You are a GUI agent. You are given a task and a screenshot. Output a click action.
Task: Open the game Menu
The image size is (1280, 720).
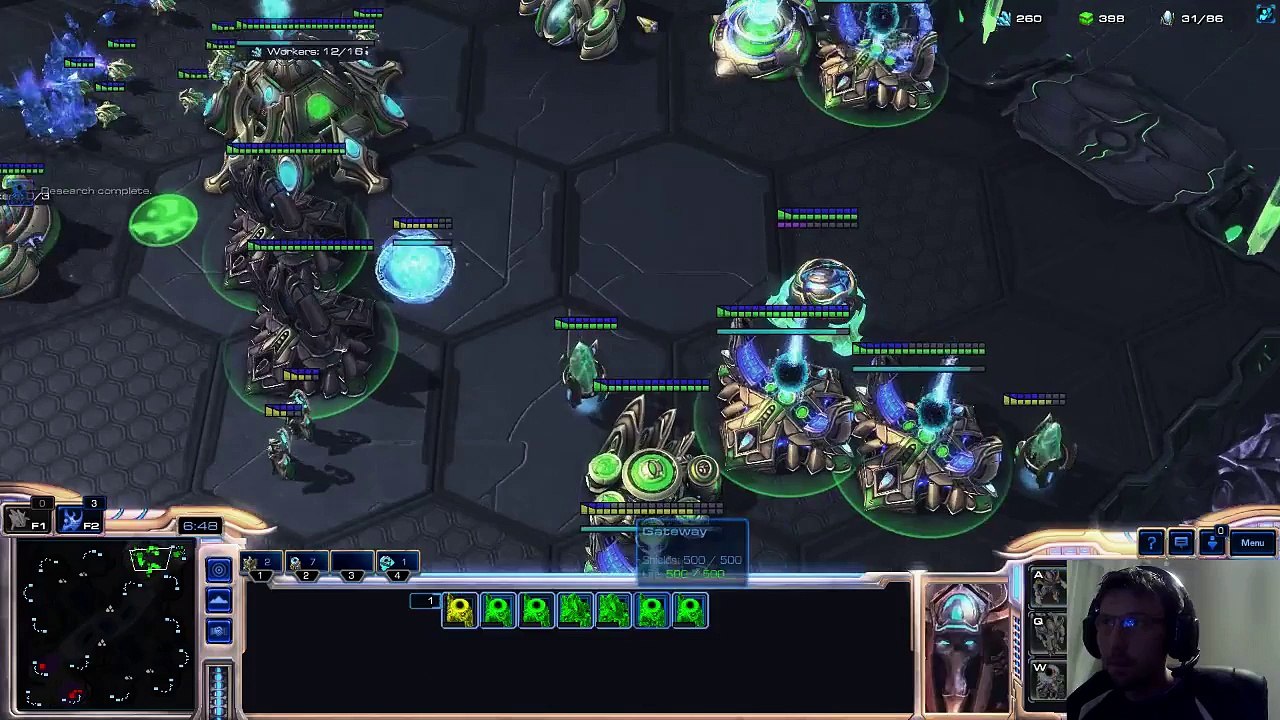point(1252,543)
